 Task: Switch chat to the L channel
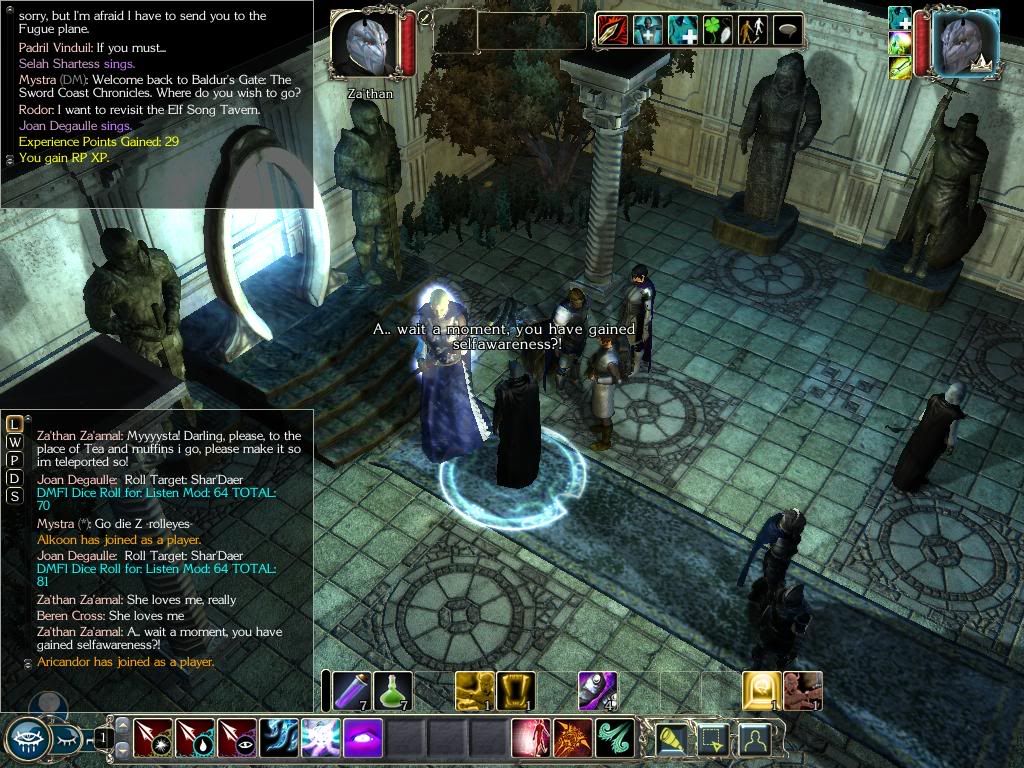[x=15, y=424]
